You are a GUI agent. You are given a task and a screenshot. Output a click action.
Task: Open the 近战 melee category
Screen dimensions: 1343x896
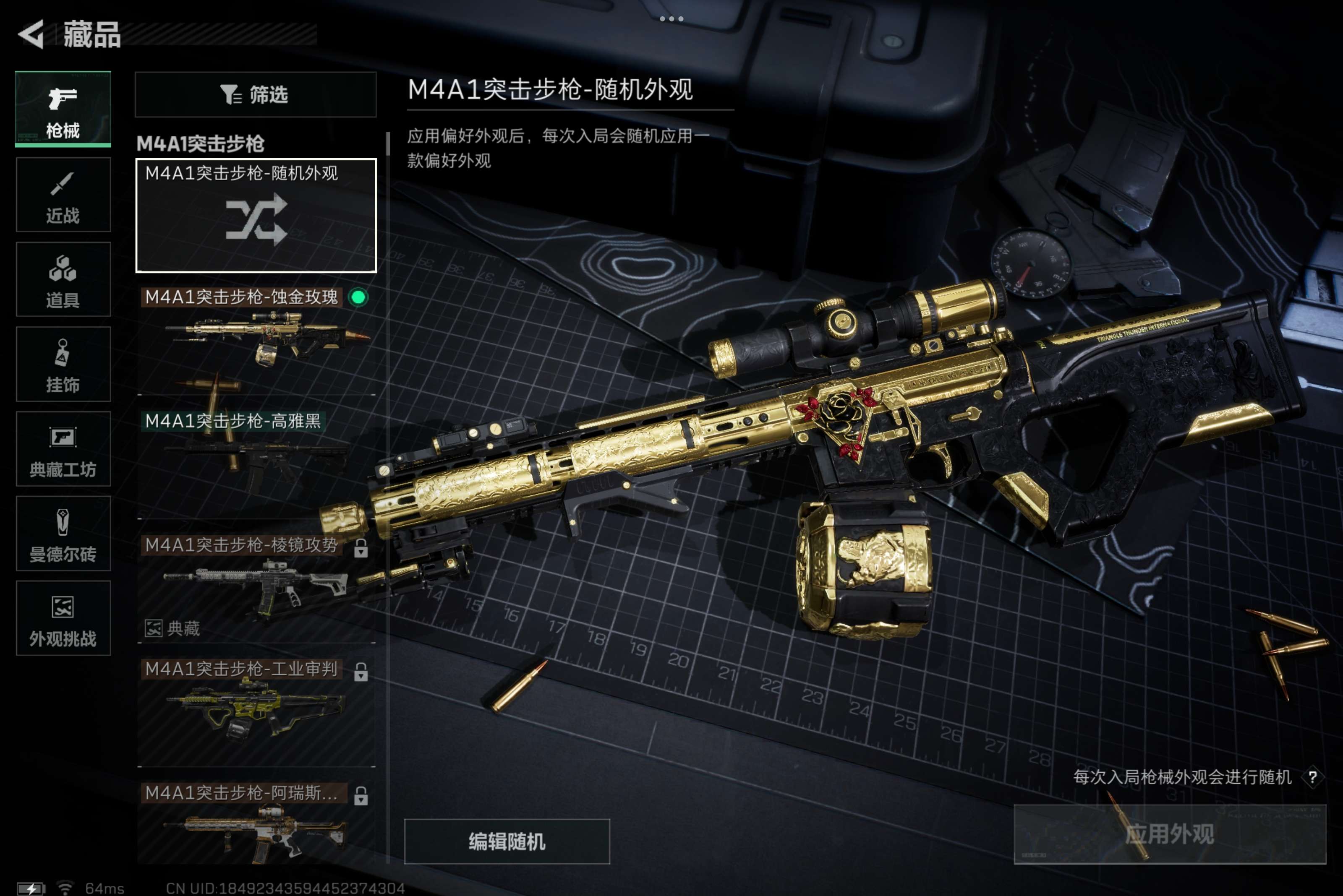pyautogui.click(x=63, y=195)
